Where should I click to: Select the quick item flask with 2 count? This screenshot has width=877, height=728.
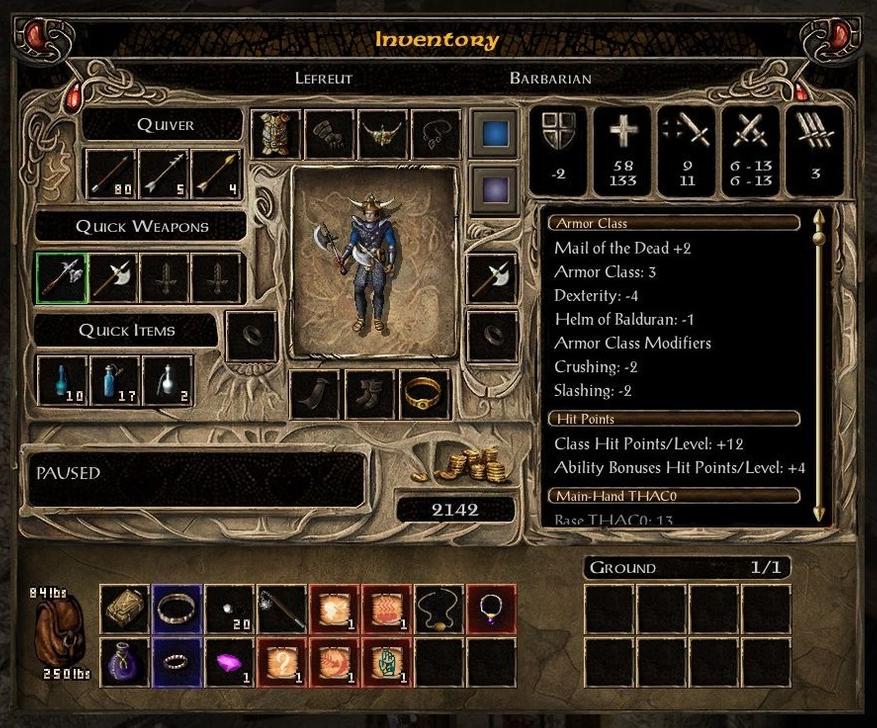[167, 381]
